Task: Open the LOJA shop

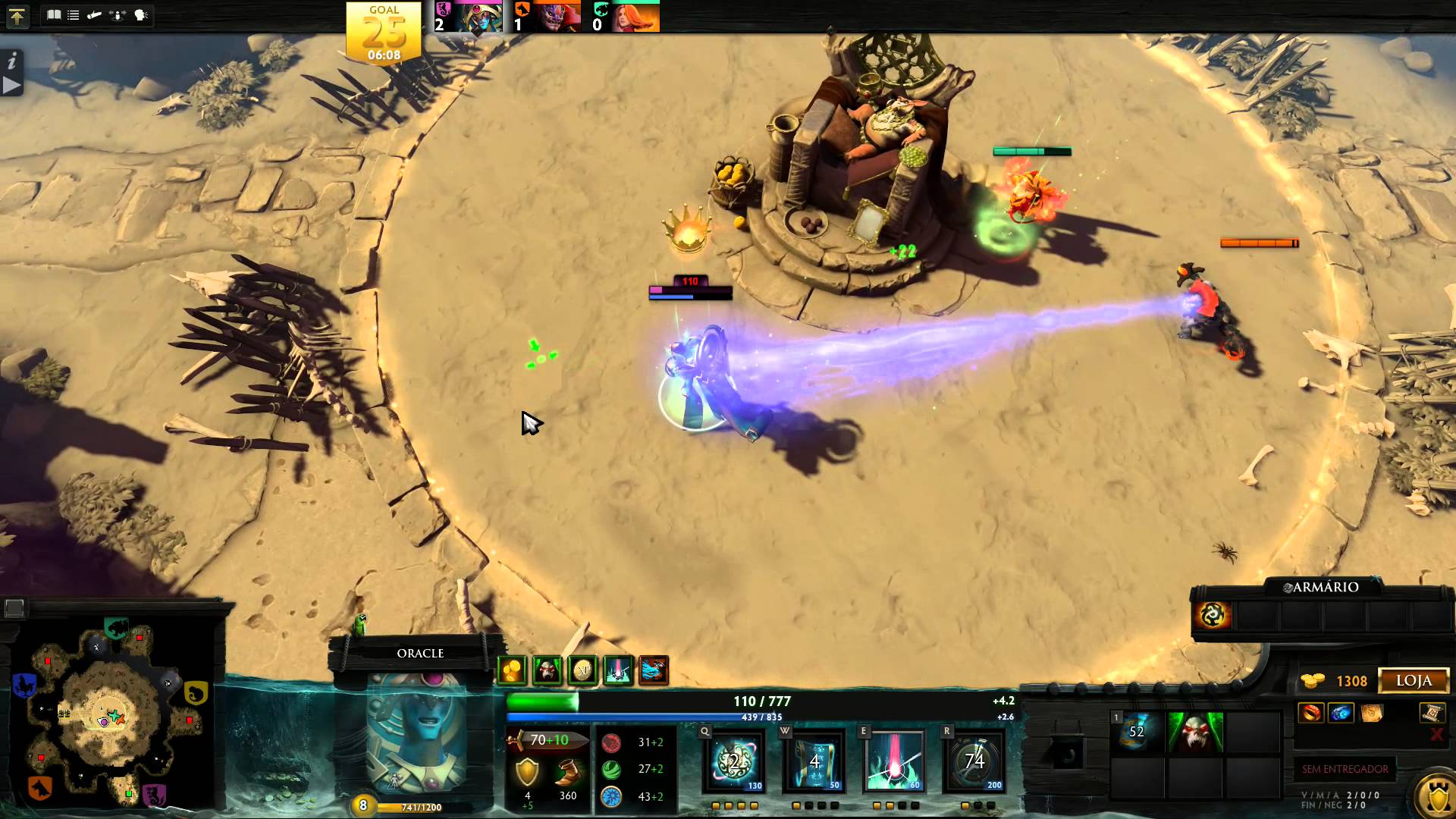Action: point(1414,681)
